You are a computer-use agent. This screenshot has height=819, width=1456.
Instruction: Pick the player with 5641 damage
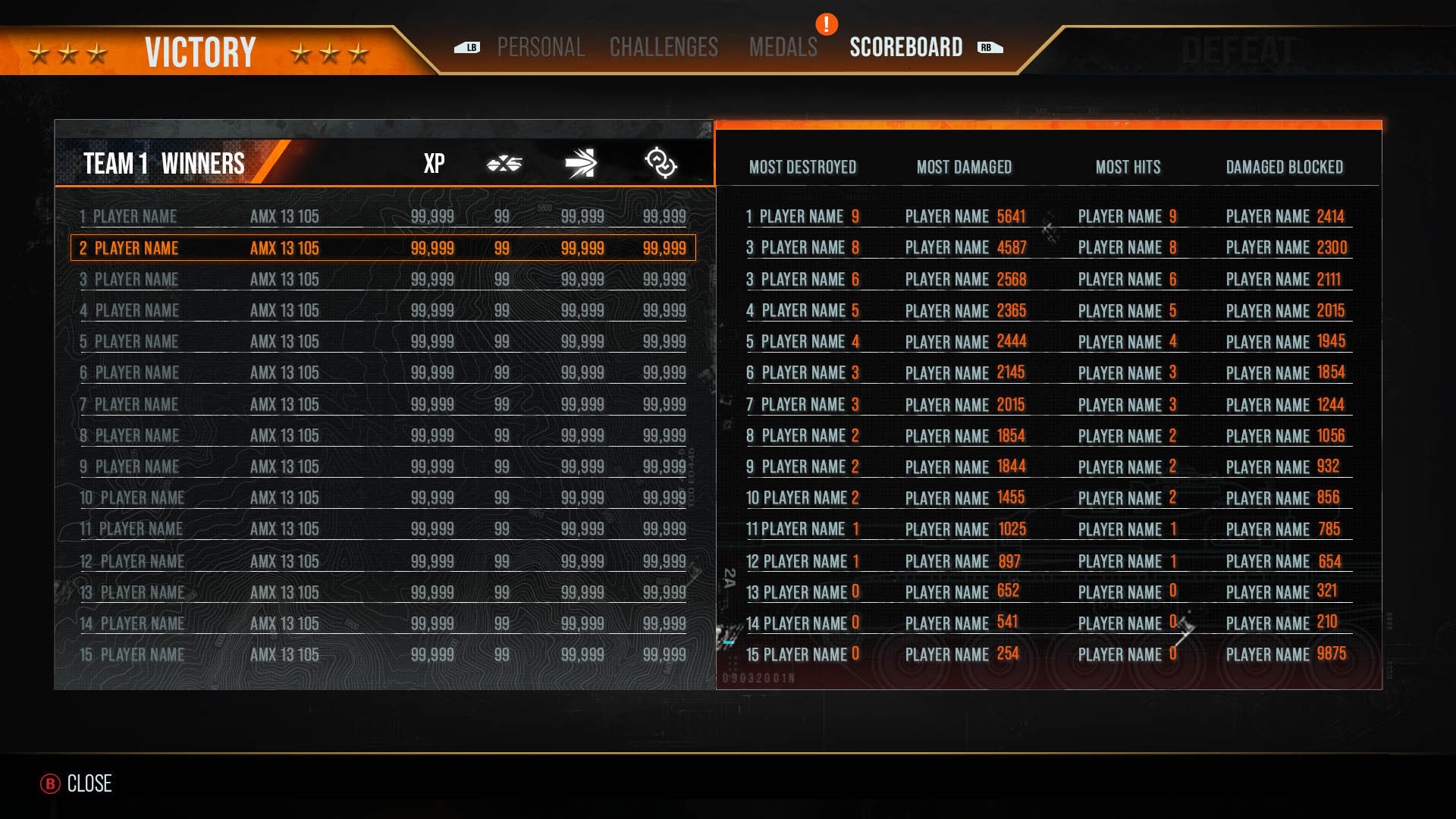click(x=965, y=217)
